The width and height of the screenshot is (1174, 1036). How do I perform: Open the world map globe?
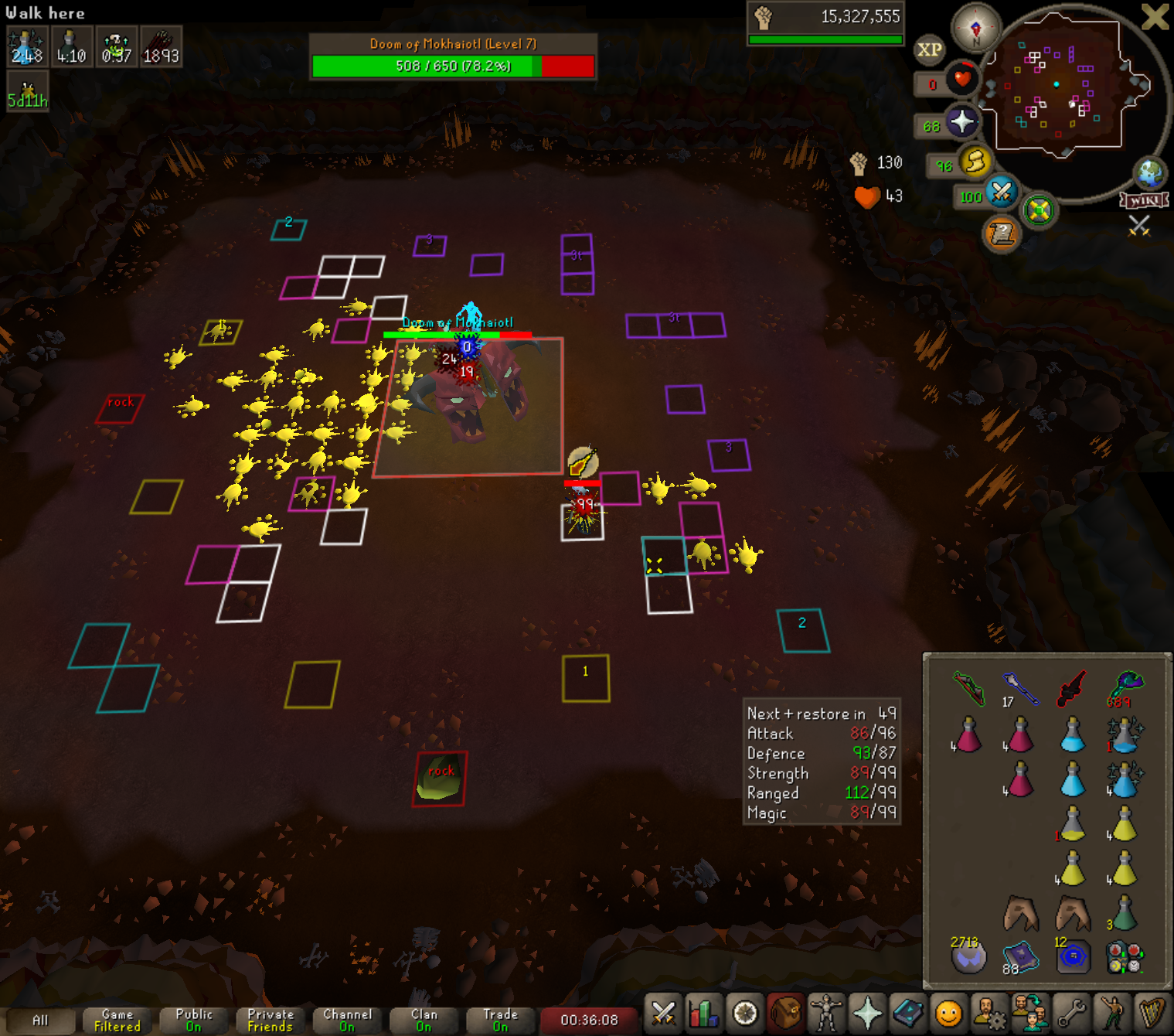click(x=1149, y=173)
